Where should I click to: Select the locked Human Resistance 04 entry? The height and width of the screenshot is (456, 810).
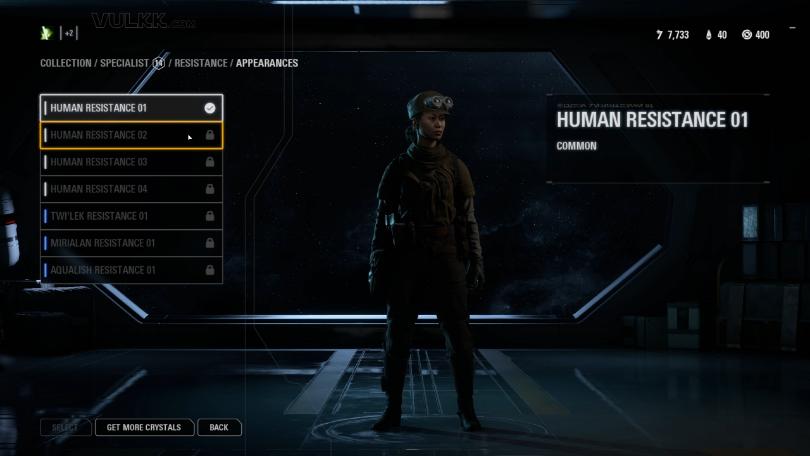[131, 189]
